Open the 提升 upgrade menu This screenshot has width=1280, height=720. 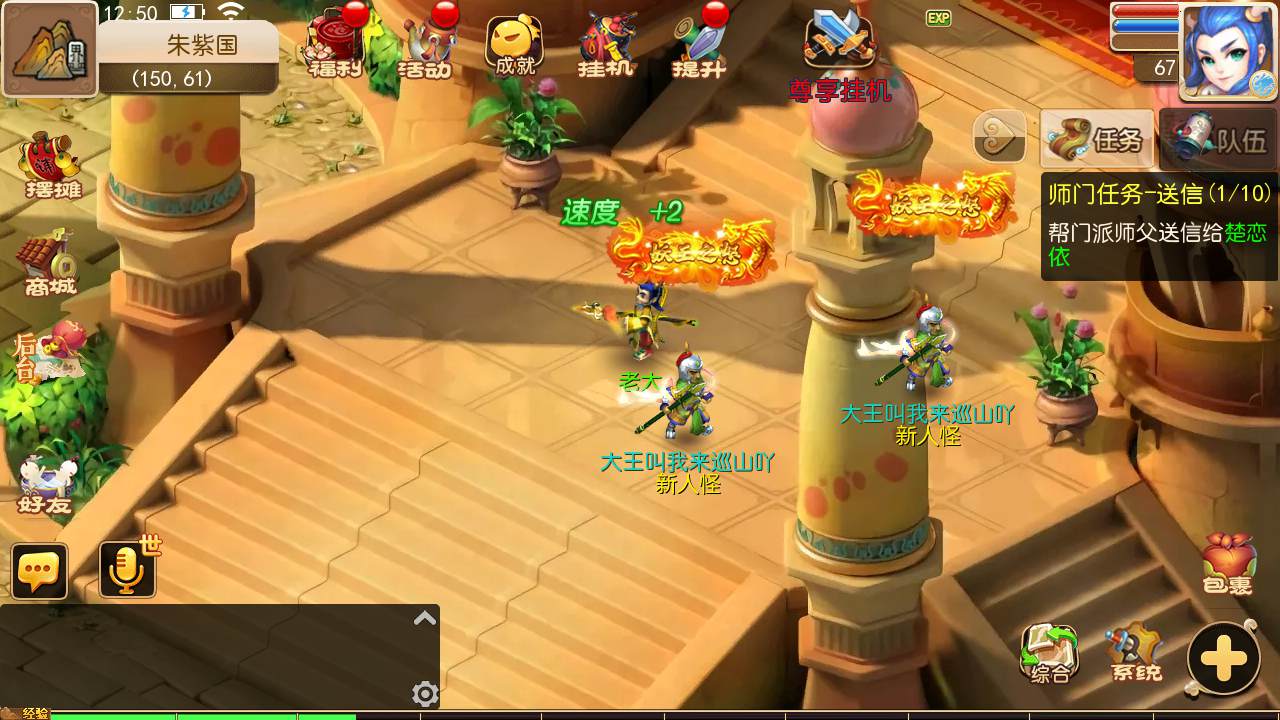click(698, 46)
